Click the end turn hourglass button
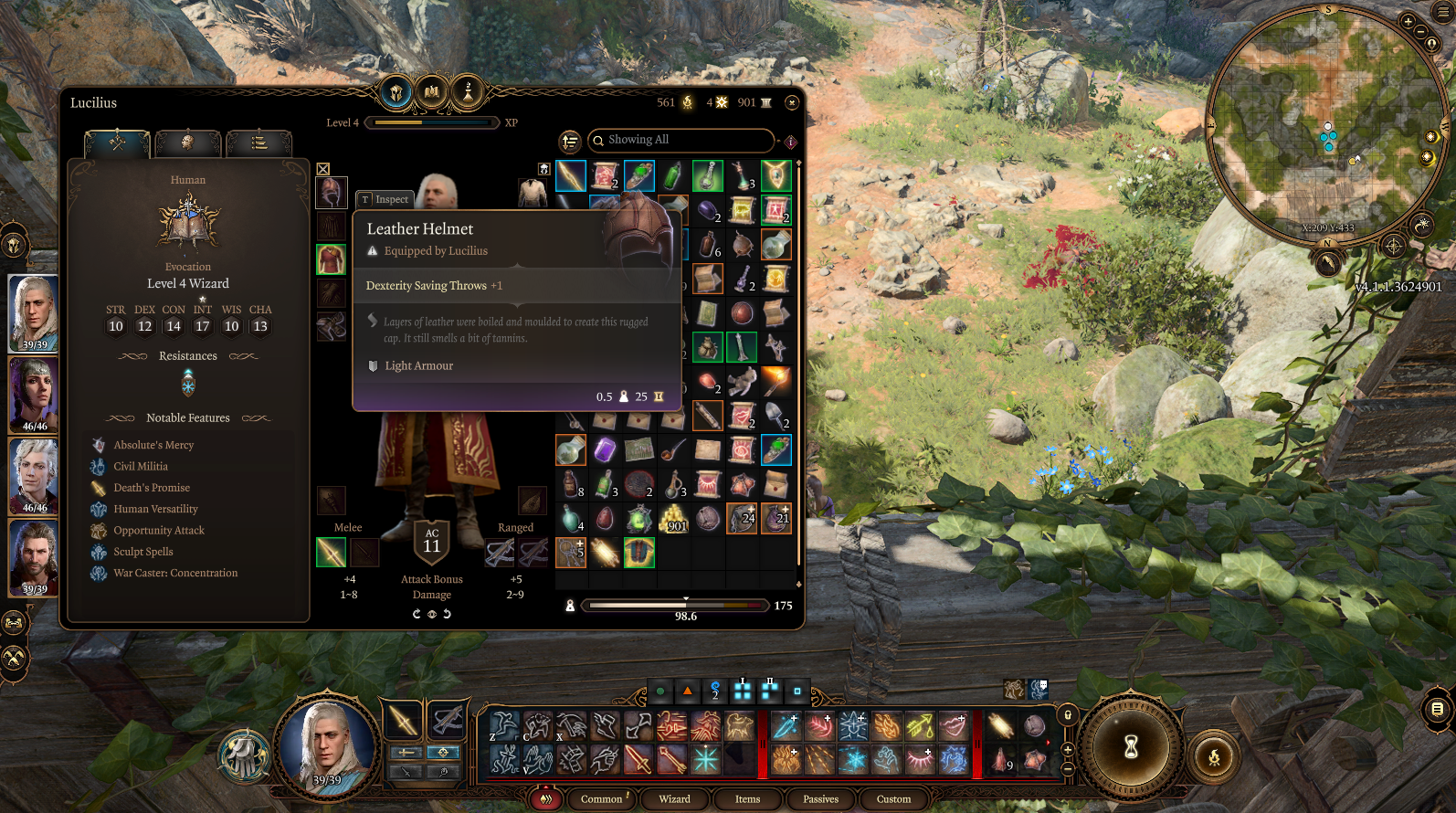 point(1131,746)
